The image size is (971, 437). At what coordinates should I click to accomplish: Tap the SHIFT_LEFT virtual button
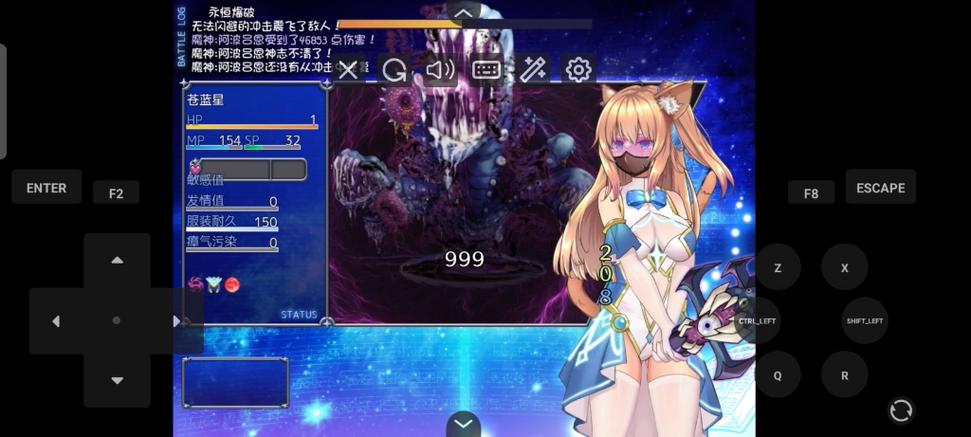click(x=864, y=321)
